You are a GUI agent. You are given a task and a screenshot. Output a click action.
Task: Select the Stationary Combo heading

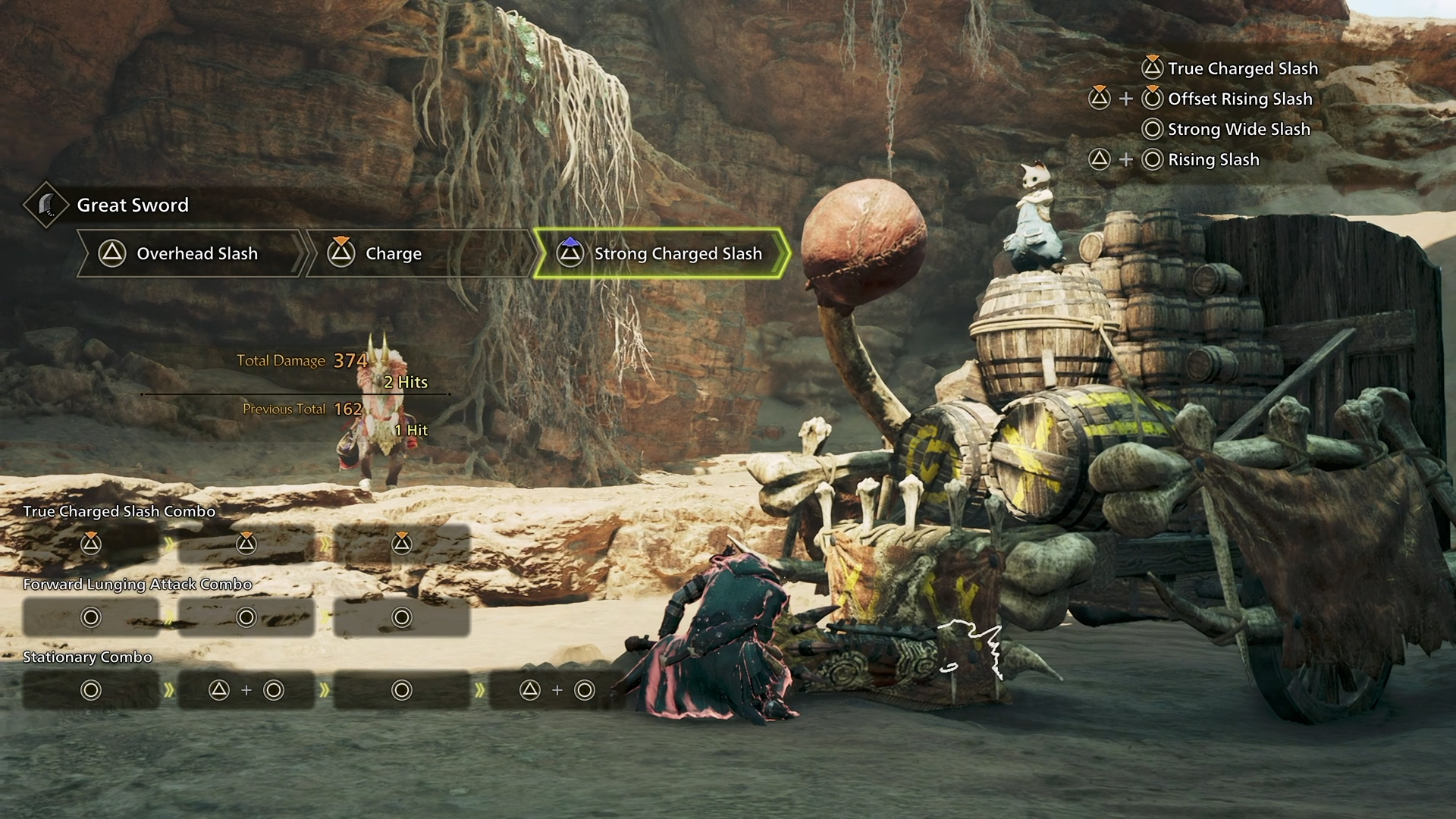point(87,657)
